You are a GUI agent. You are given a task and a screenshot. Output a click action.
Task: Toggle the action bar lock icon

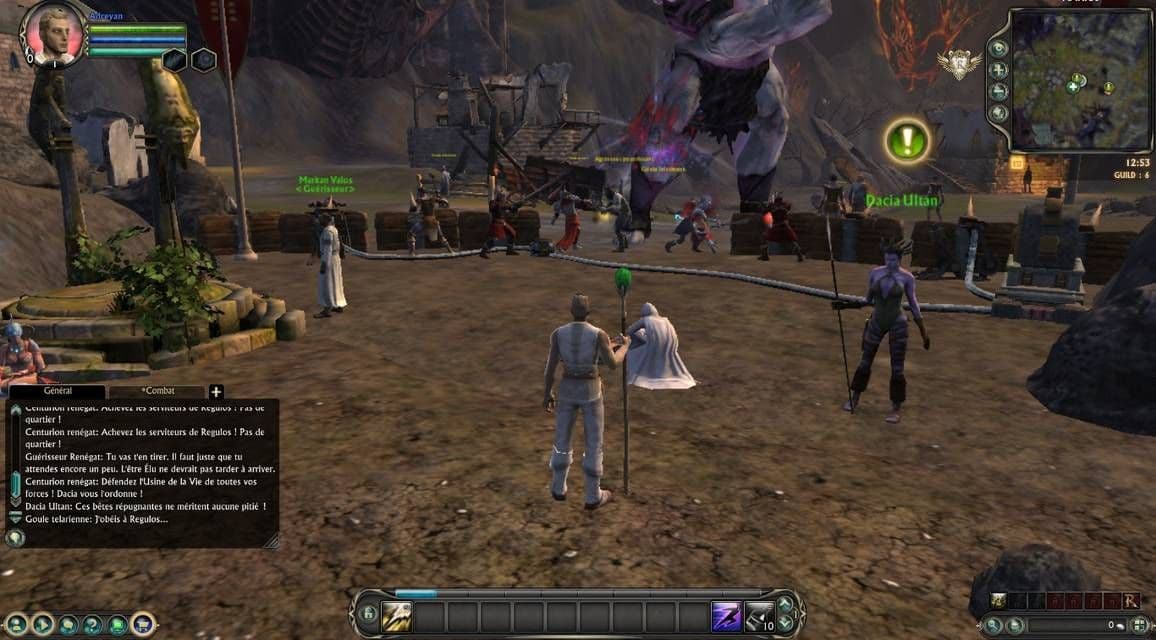[368, 614]
